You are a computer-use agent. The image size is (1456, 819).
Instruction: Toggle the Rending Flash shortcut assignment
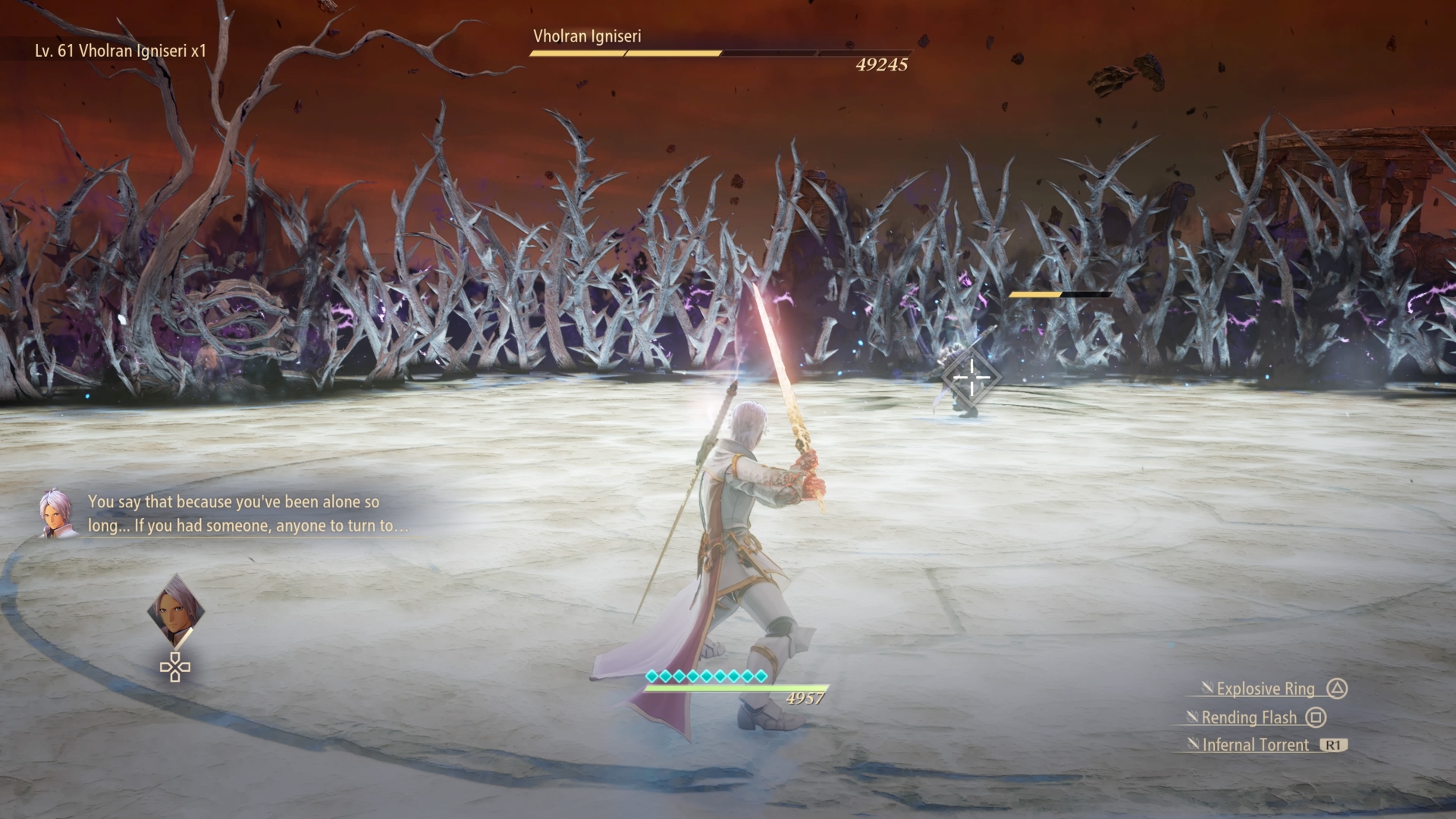1250,717
